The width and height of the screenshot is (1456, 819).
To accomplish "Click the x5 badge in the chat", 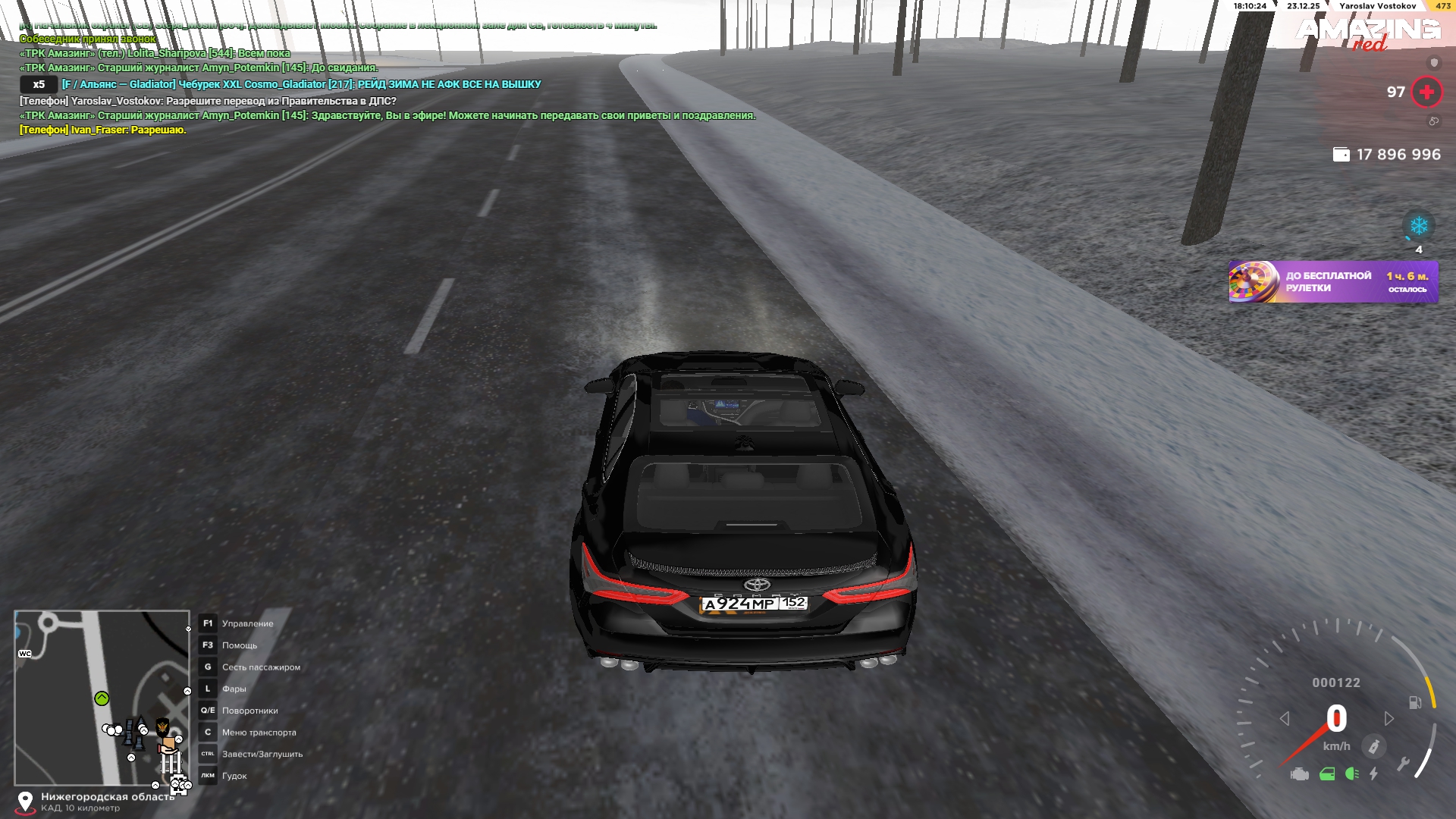I will click(39, 85).
